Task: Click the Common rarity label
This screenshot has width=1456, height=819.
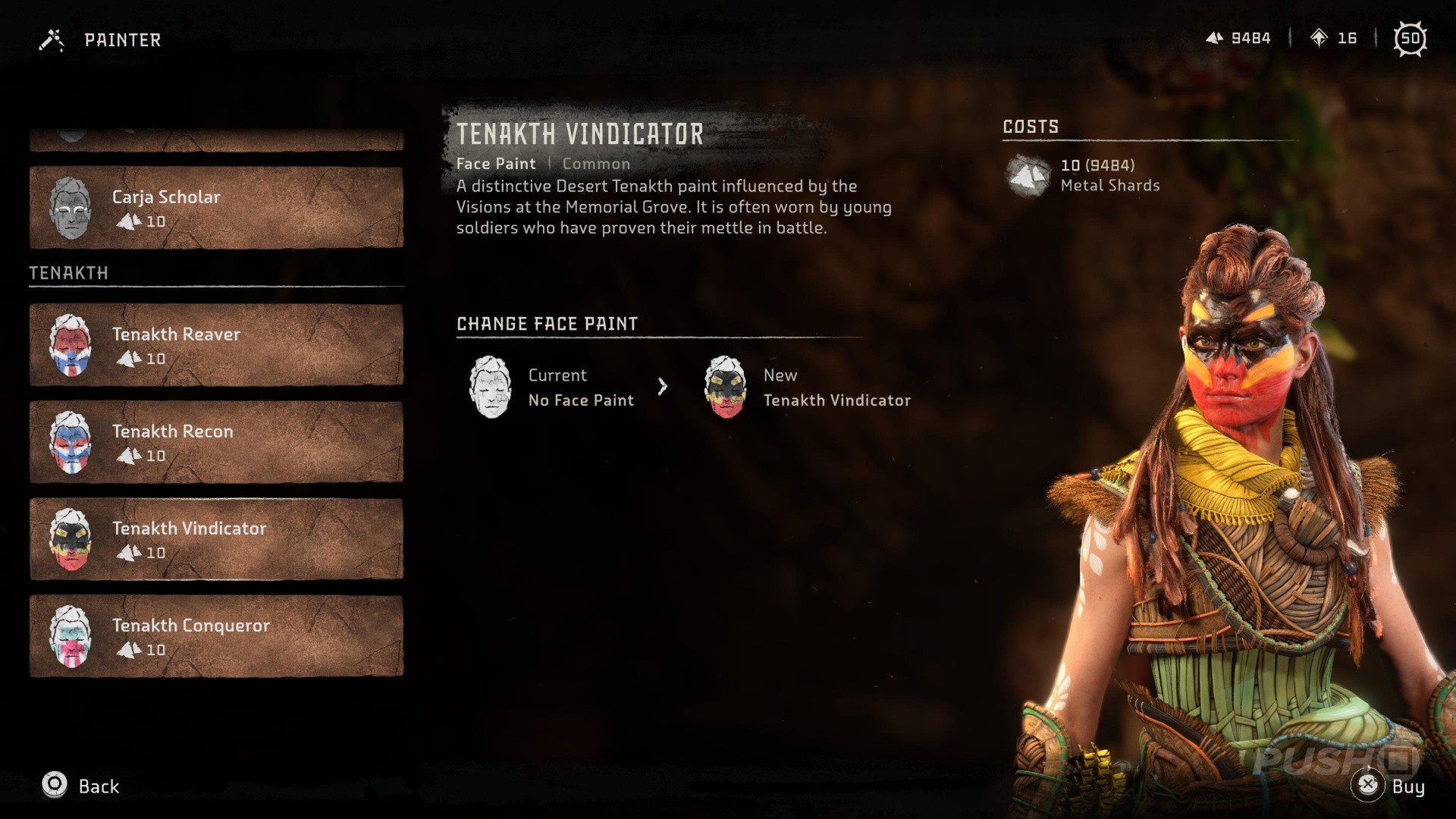Action: point(596,163)
